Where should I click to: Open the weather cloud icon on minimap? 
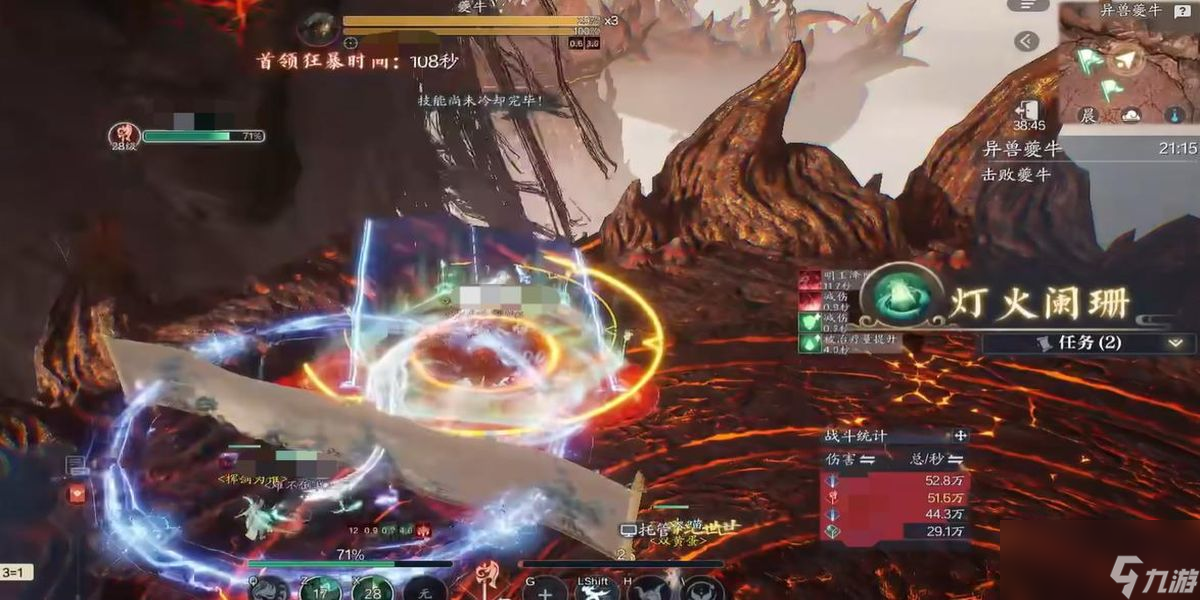click(x=1131, y=115)
